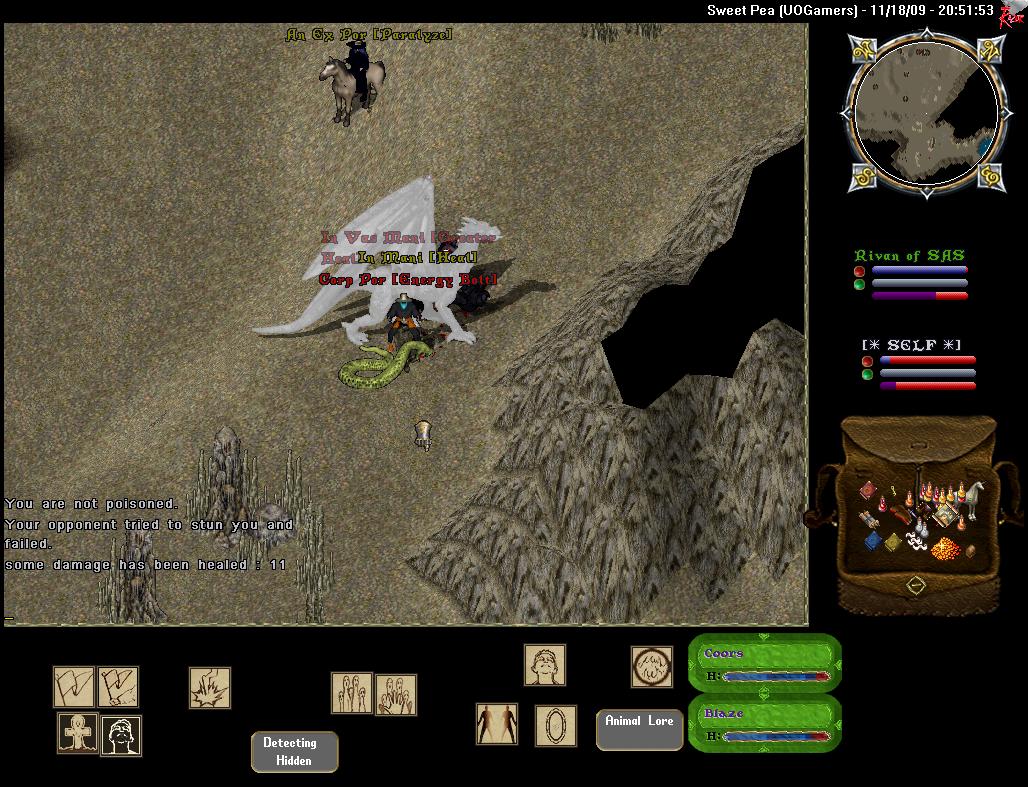1028x787 pixels.
Task: Activate the Animal Lore skill button
Action: pyautogui.click(x=639, y=730)
